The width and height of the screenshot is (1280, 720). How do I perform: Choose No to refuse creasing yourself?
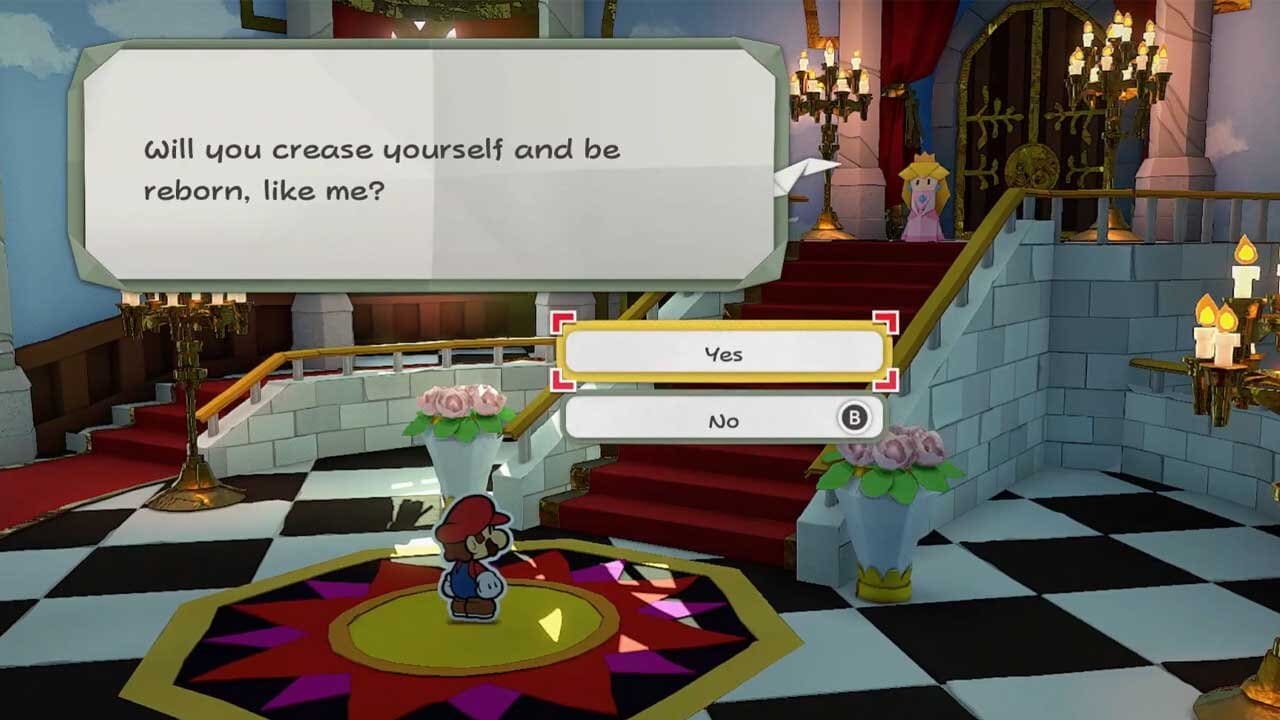pyautogui.click(x=725, y=419)
